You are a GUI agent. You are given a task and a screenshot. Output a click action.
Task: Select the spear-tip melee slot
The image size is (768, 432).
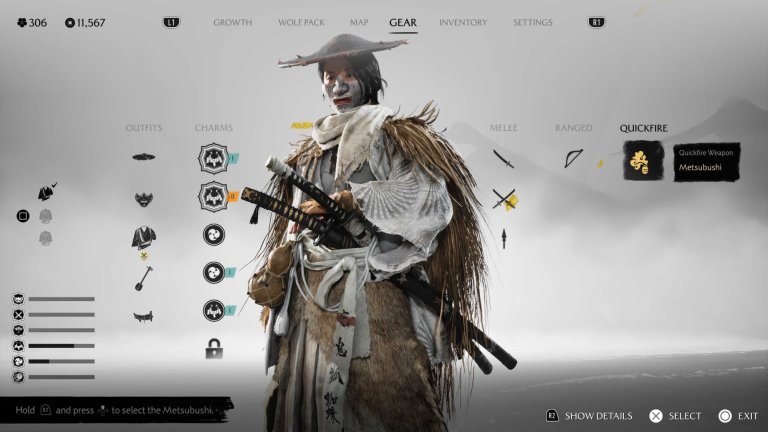(x=503, y=238)
